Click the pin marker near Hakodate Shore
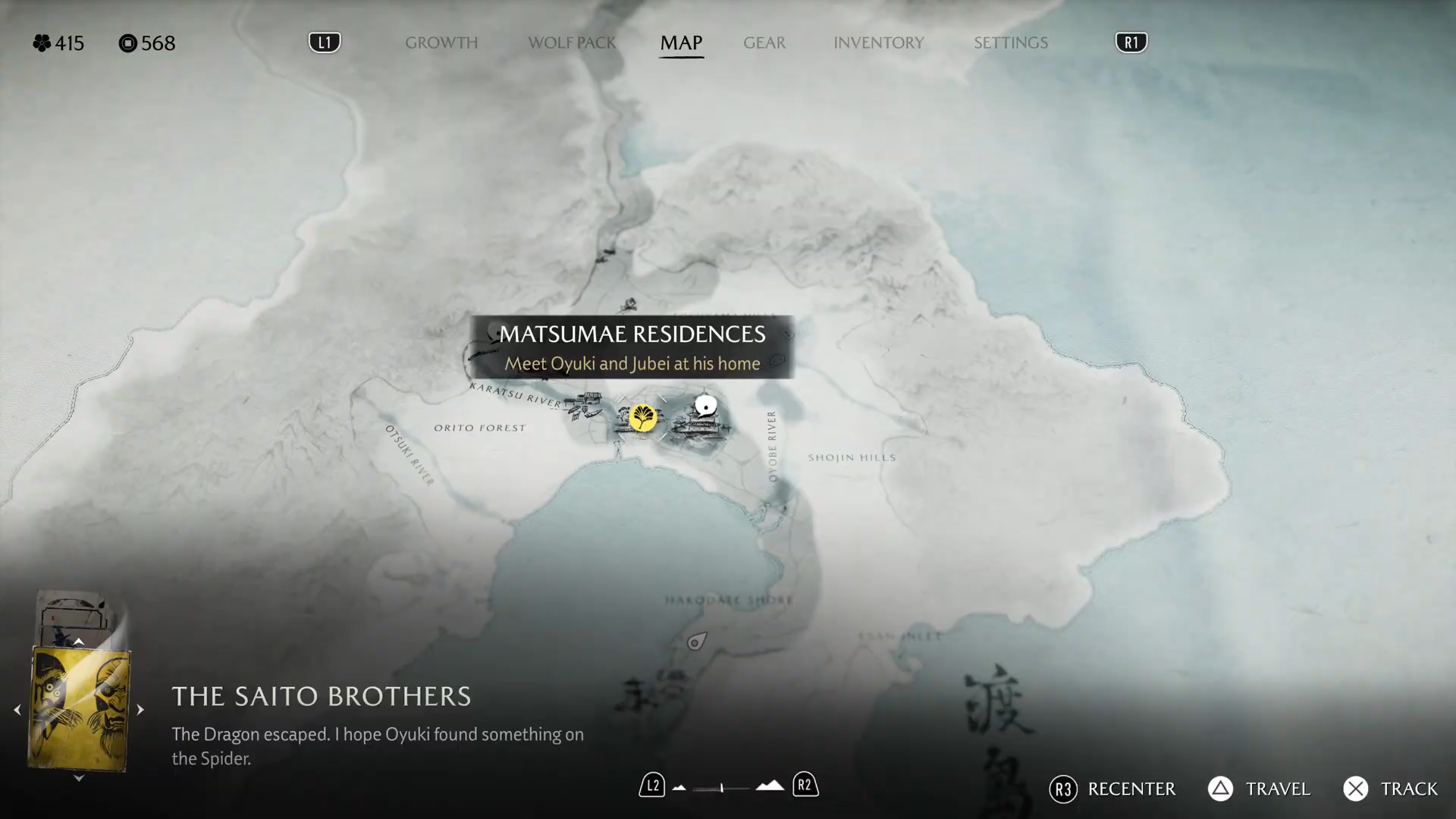The height and width of the screenshot is (819, 1456). [695, 642]
